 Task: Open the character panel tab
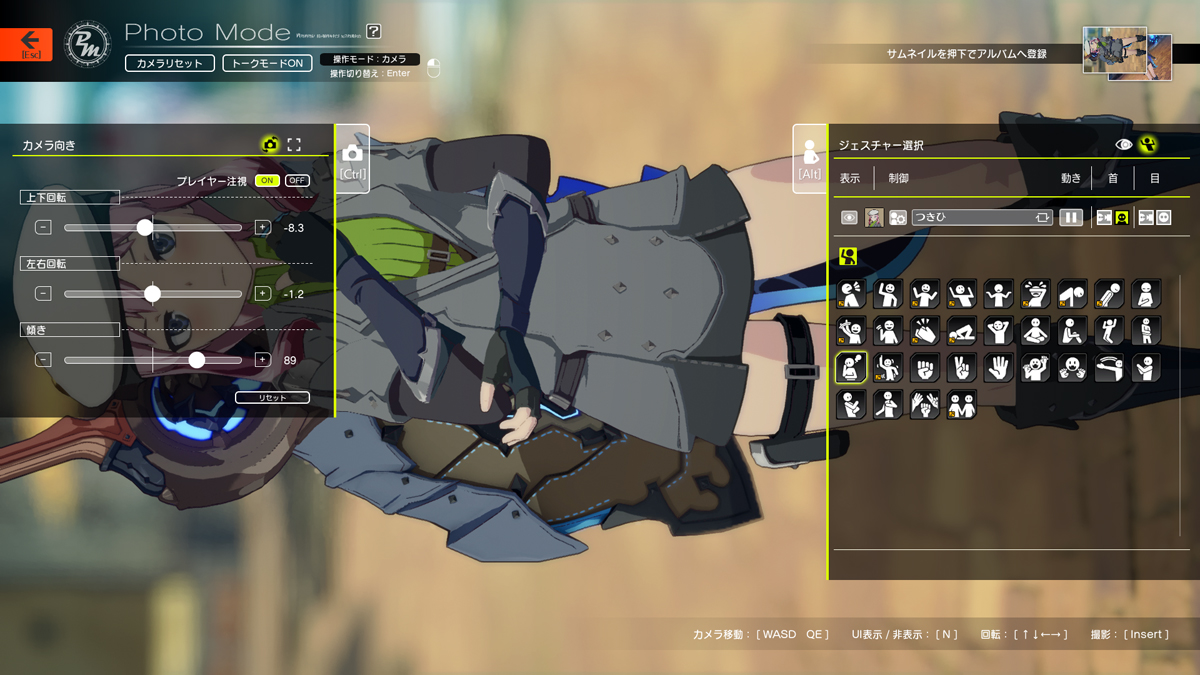click(810, 159)
